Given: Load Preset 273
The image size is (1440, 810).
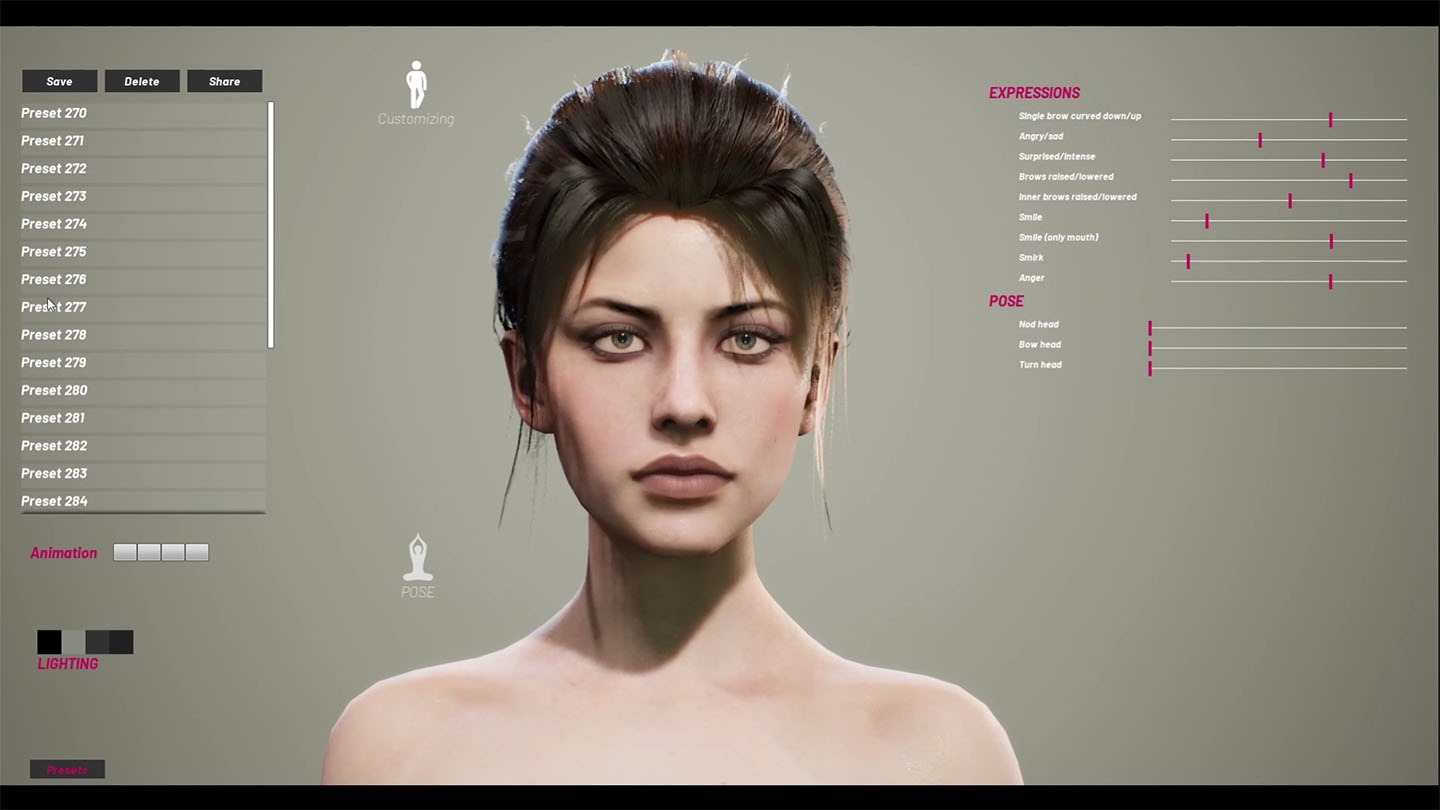Looking at the screenshot, I should pos(54,196).
